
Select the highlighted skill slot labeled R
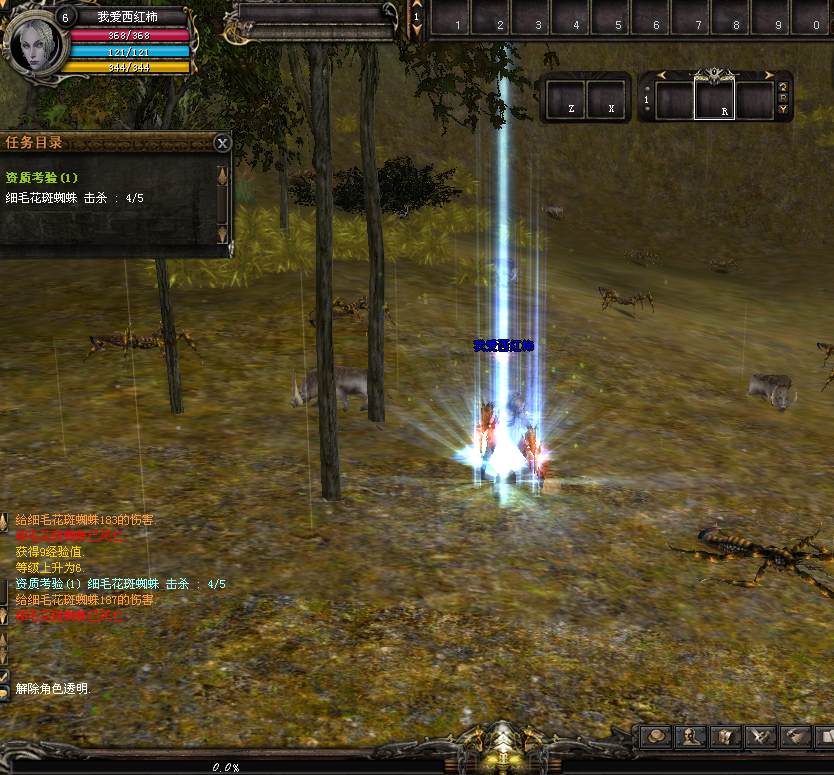click(714, 99)
